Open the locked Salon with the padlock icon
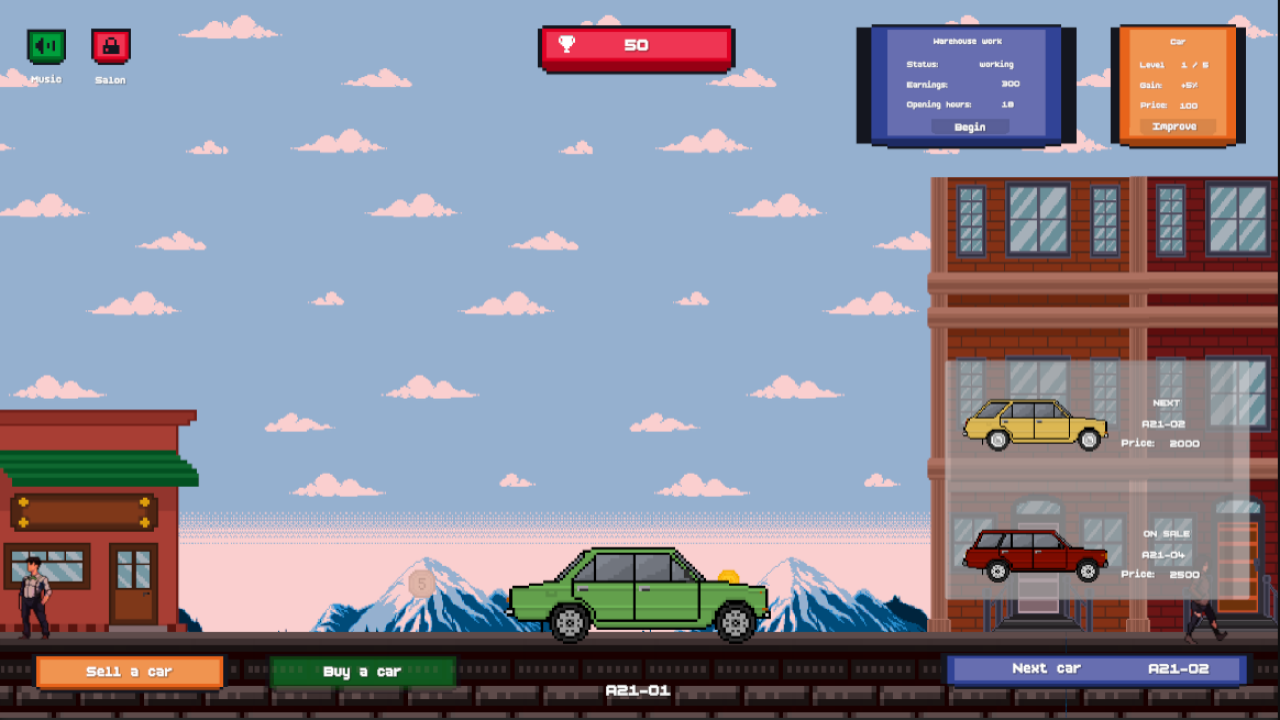The image size is (1280, 720). pyautogui.click(x=110, y=44)
